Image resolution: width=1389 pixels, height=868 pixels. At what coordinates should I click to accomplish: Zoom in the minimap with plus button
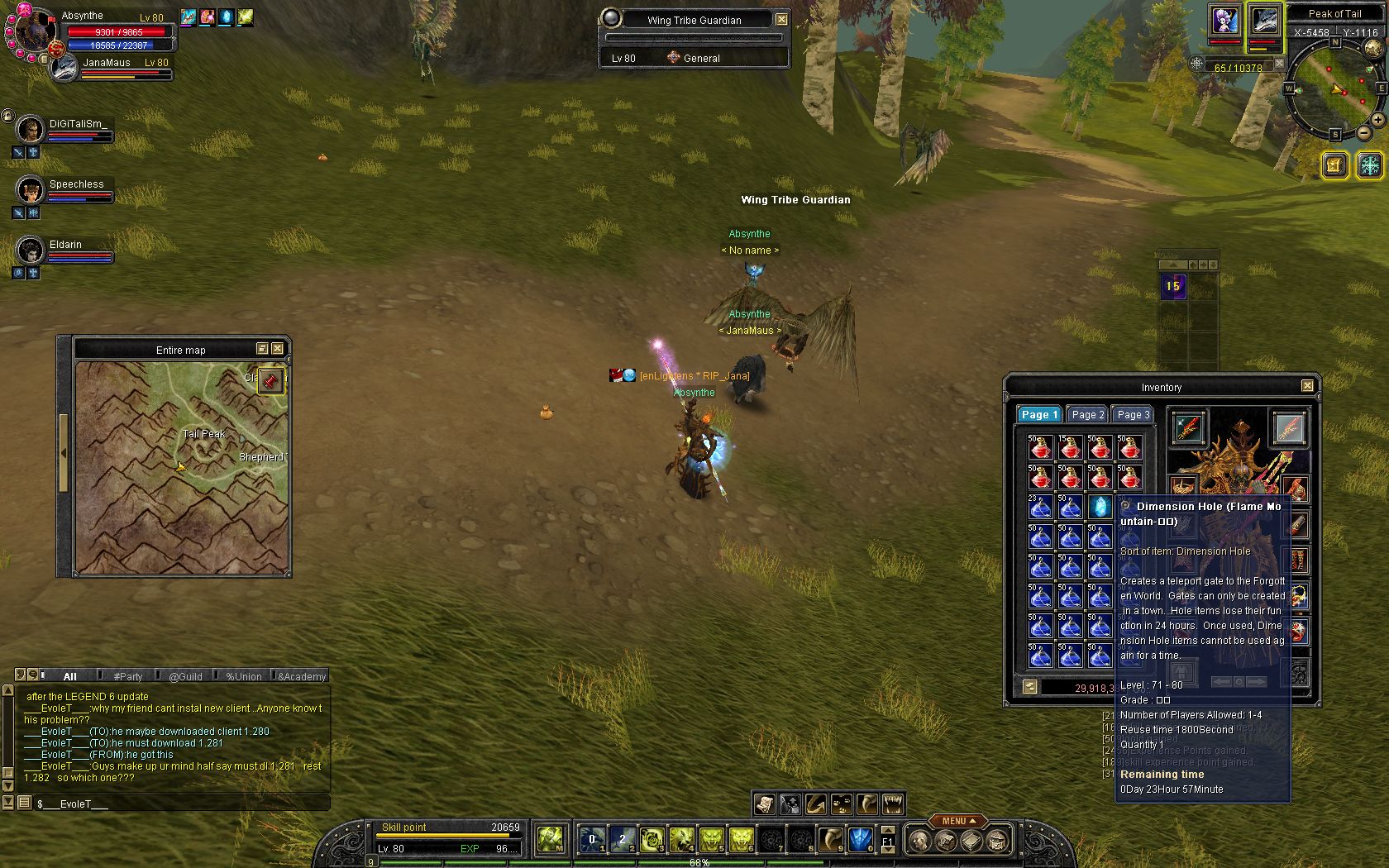pyautogui.click(x=1378, y=120)
